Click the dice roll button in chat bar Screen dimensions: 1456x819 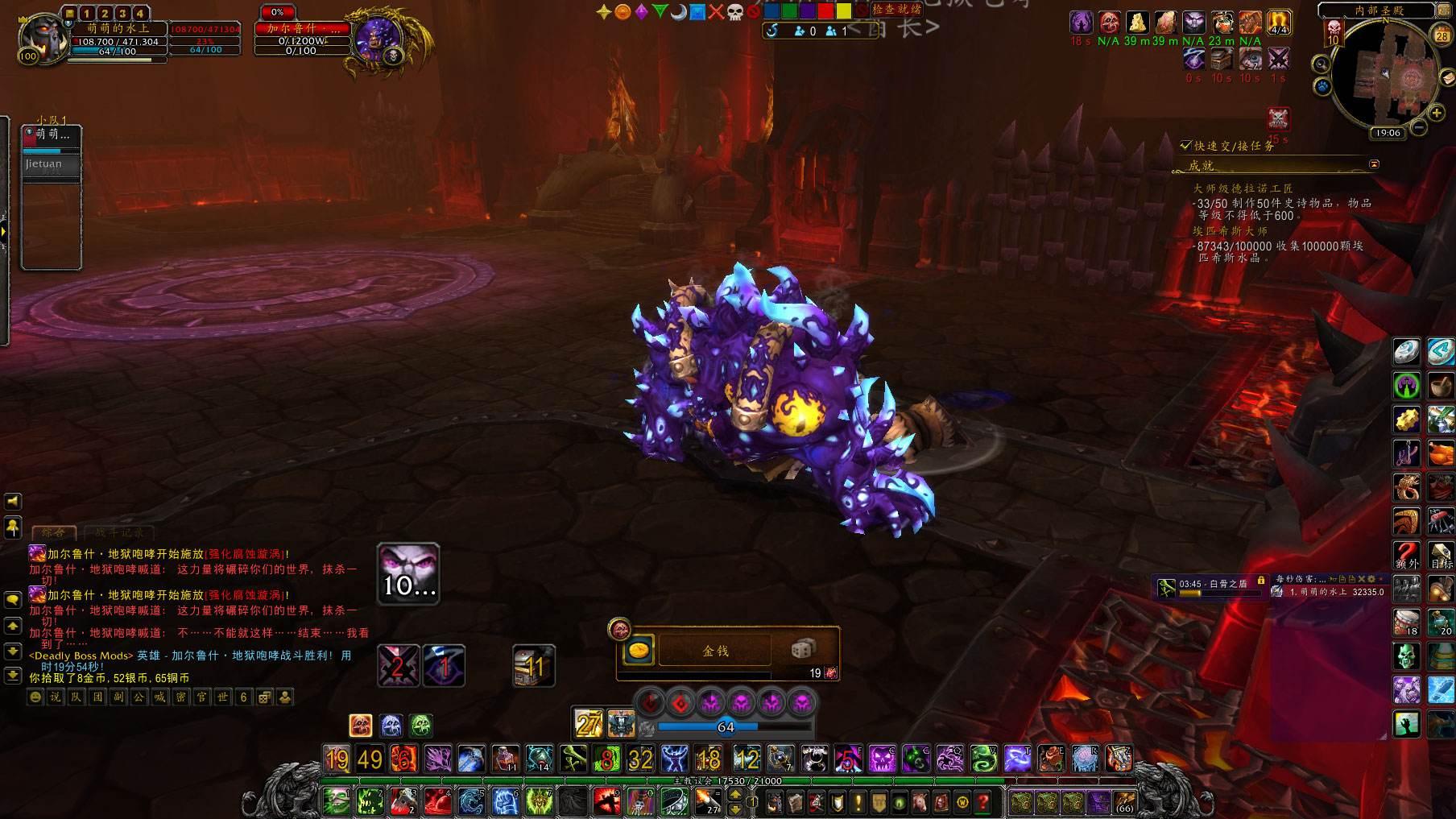264,697
